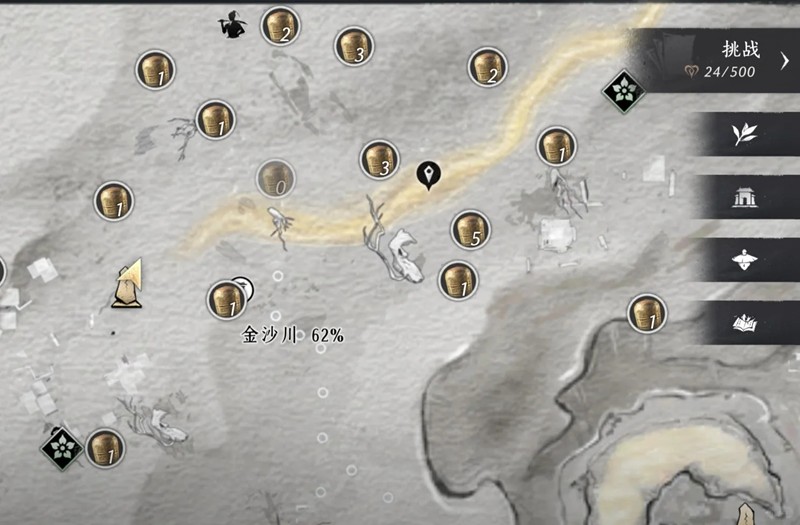Select the black location pin marker
Image resolution: width=800 pixels, height=525 pixels.
[x=429, y=175]
